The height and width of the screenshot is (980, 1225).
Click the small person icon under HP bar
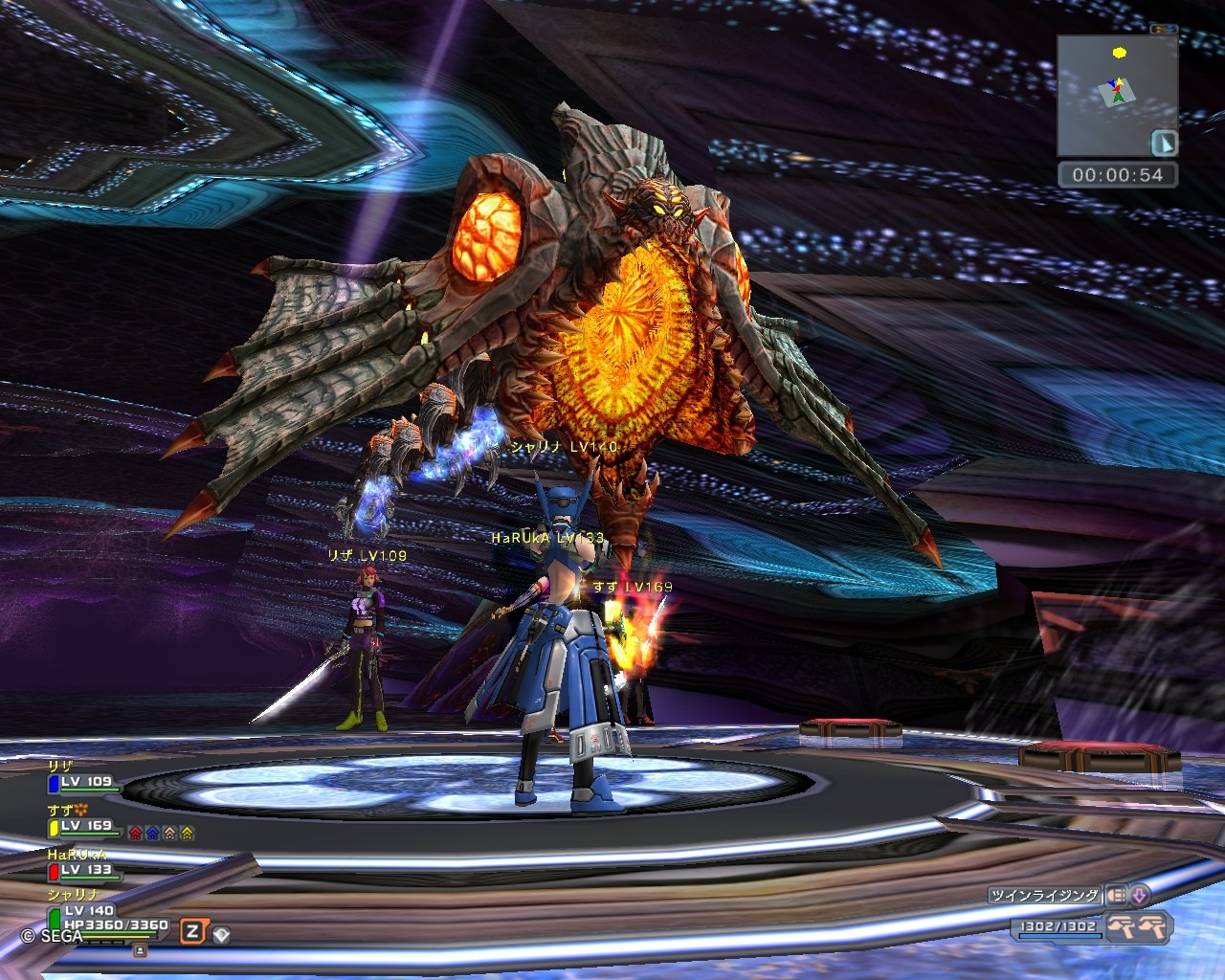pyautogui.click(x=140, y=950)
